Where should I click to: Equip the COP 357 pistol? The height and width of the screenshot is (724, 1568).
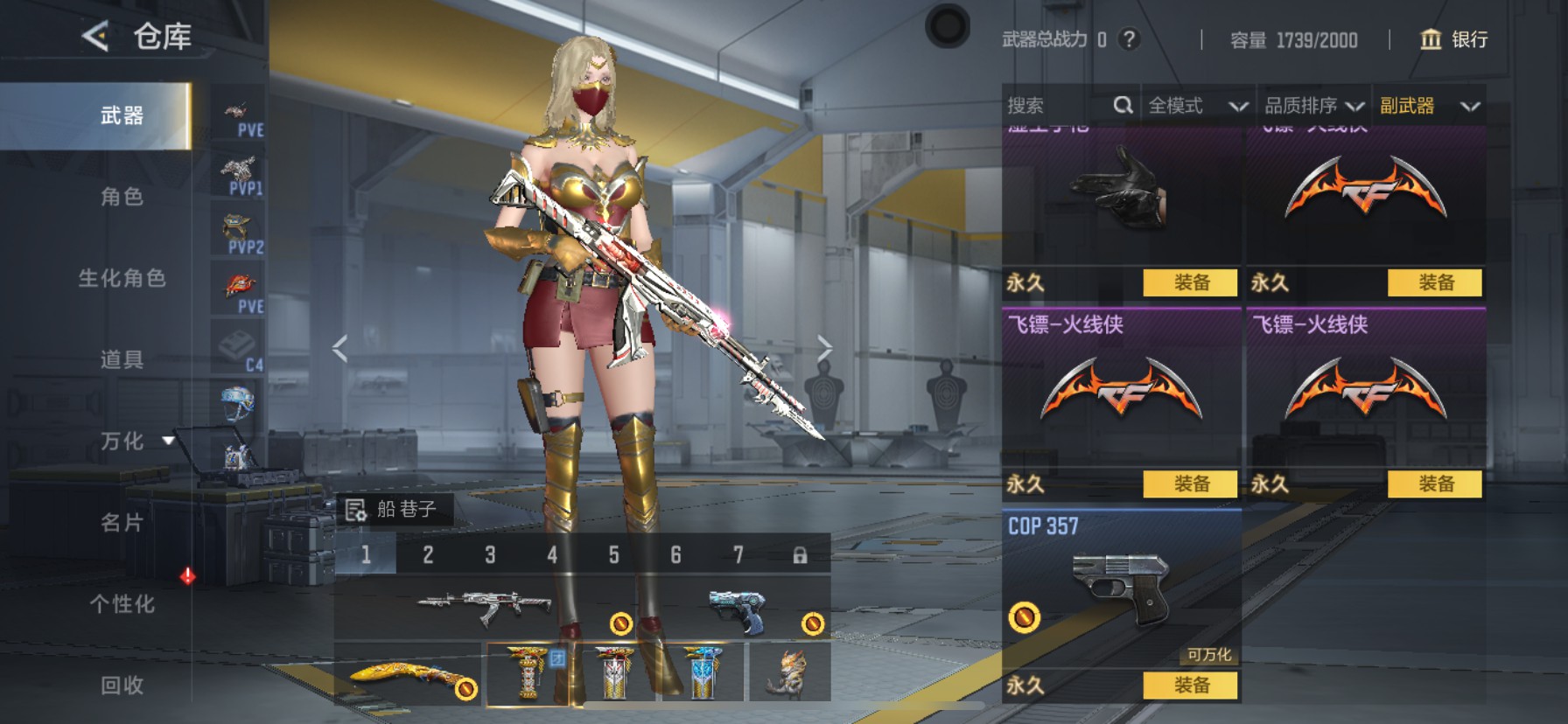(x=1190, y=686)
